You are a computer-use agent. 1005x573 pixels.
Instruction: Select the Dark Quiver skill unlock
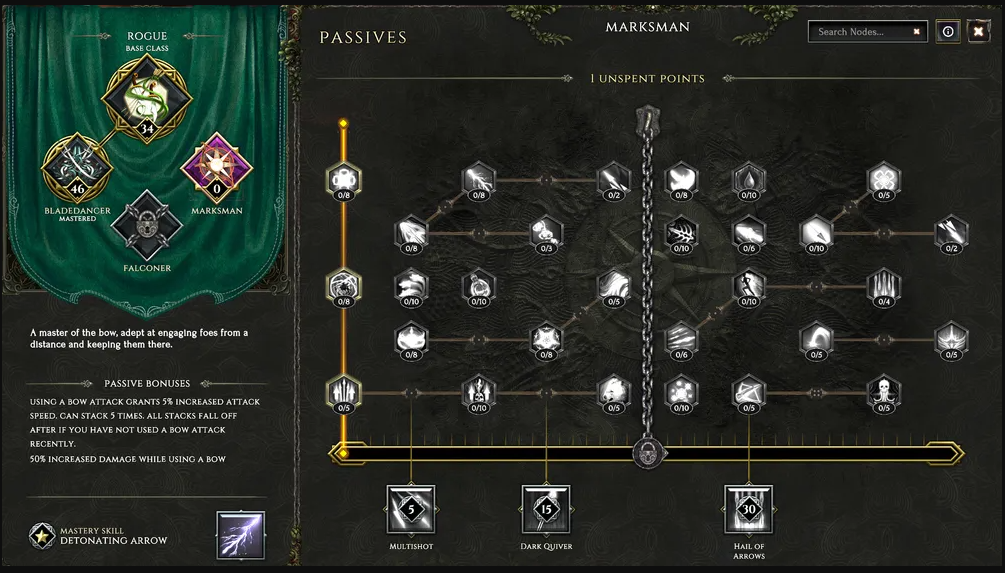(x=546, y=509)
